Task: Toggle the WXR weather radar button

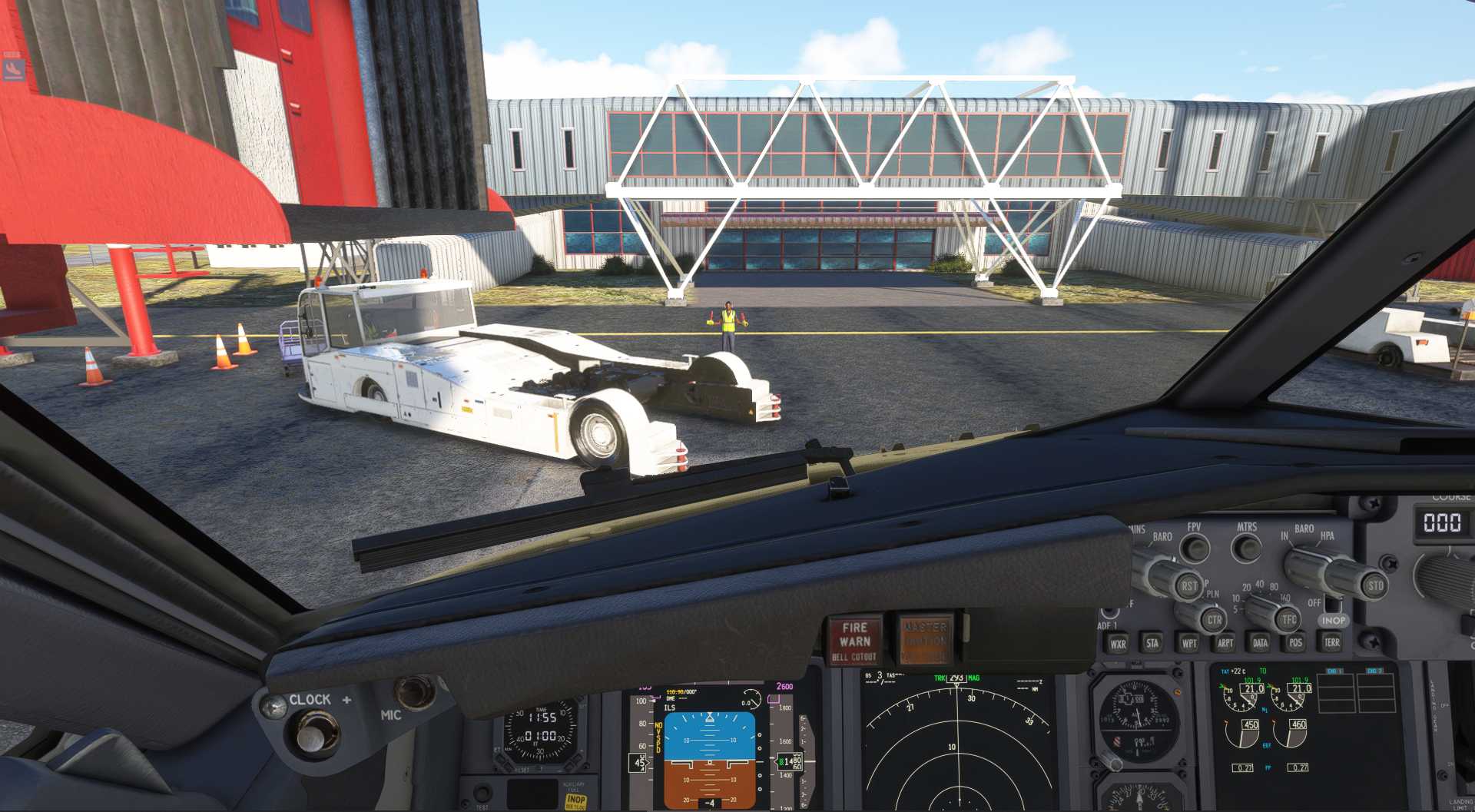Action: (x=1117, y=644)
